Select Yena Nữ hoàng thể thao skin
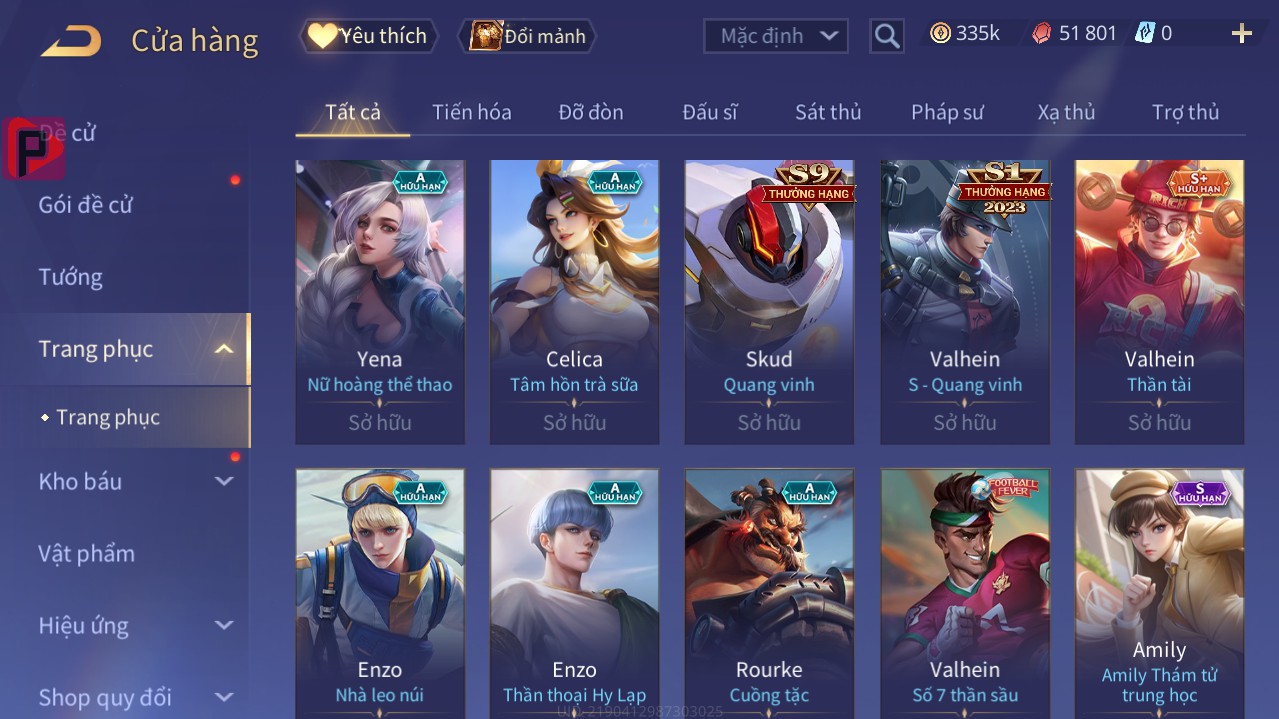 pyautogui.click(x=380, y=300)
